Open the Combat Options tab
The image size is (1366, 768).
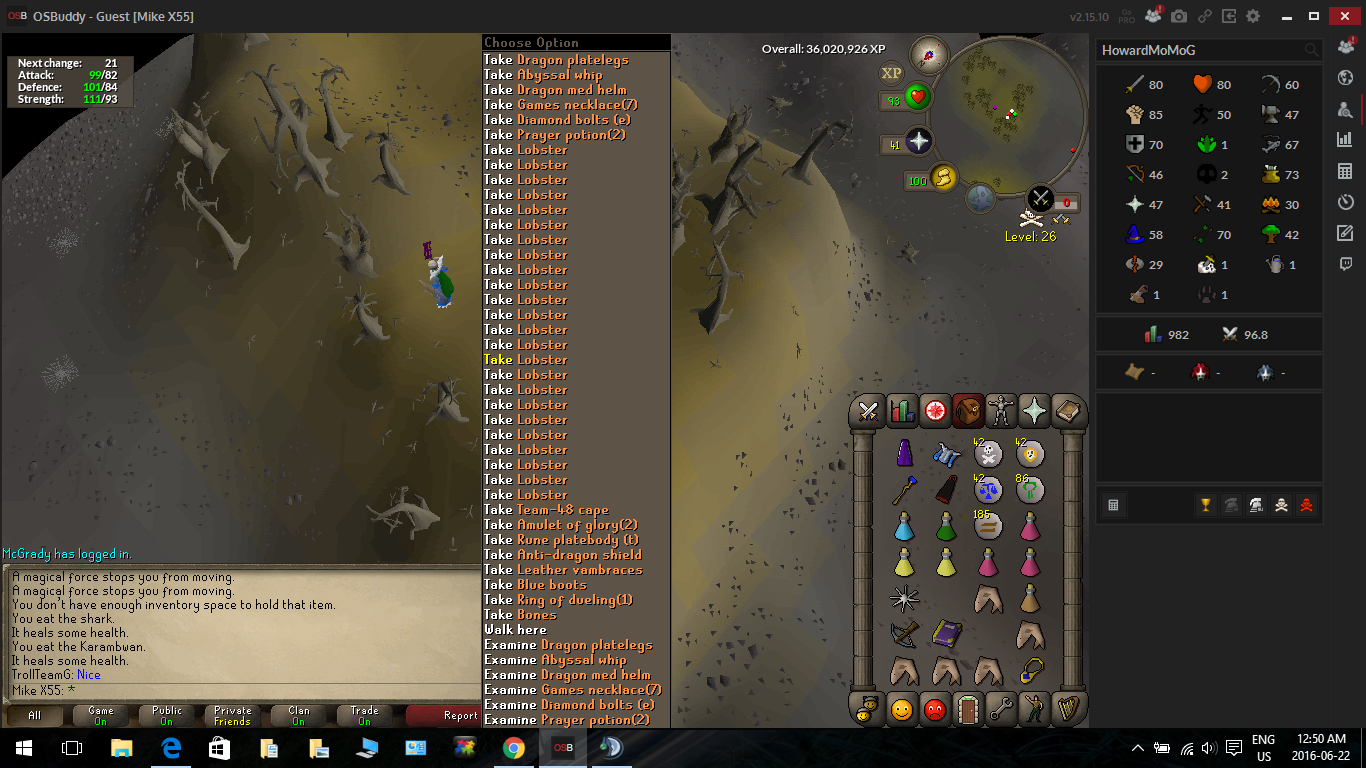tap(868, 411)
